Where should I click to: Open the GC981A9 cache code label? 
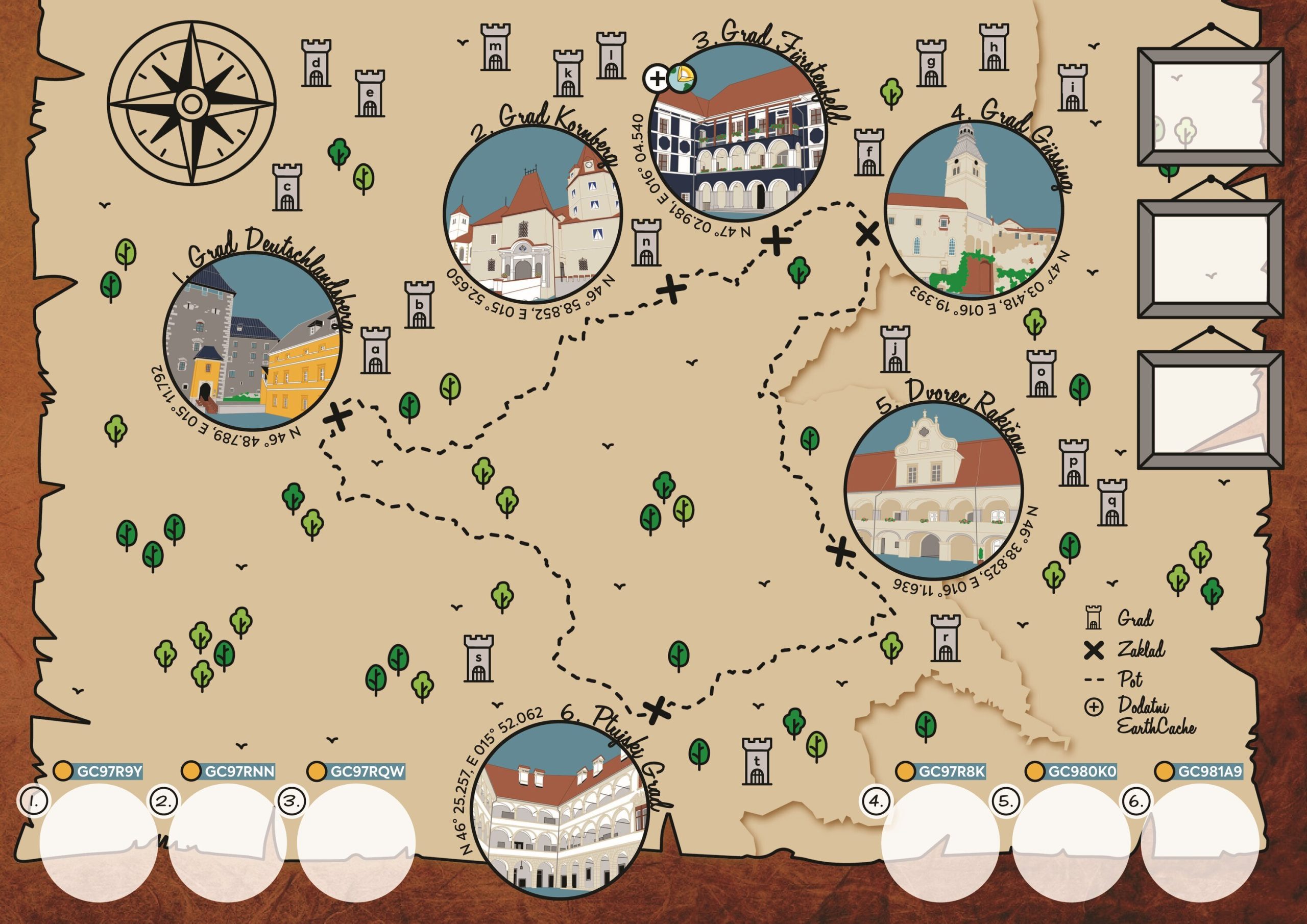(1210, 771)
